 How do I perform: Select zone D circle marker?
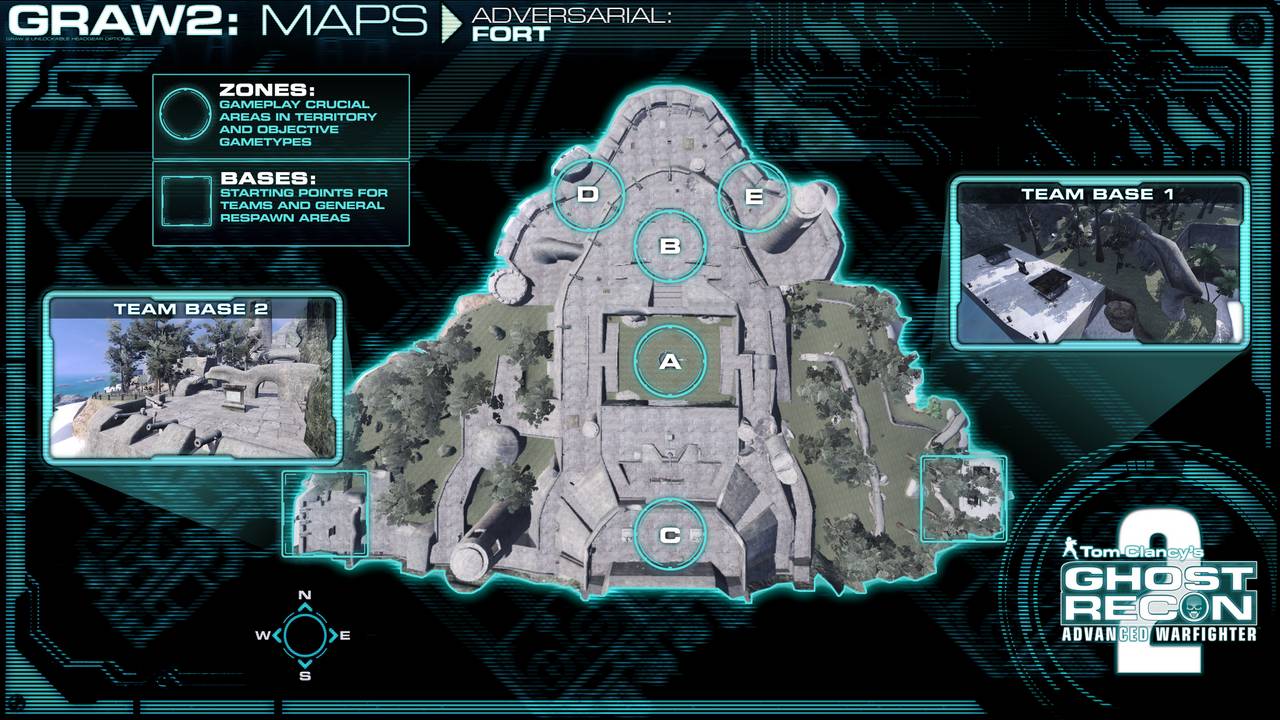click(588, 194)
